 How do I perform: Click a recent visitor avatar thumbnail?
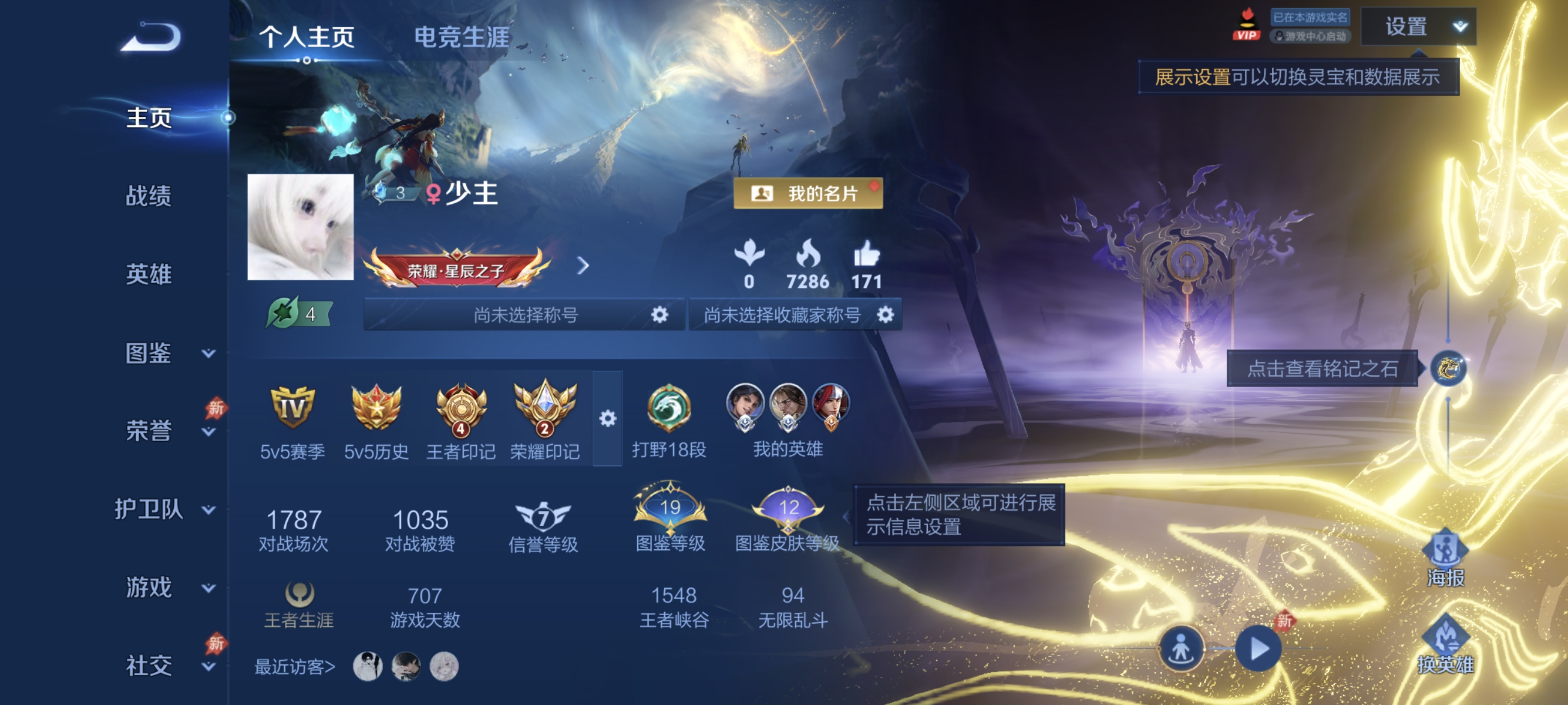[x=368, y=666]
